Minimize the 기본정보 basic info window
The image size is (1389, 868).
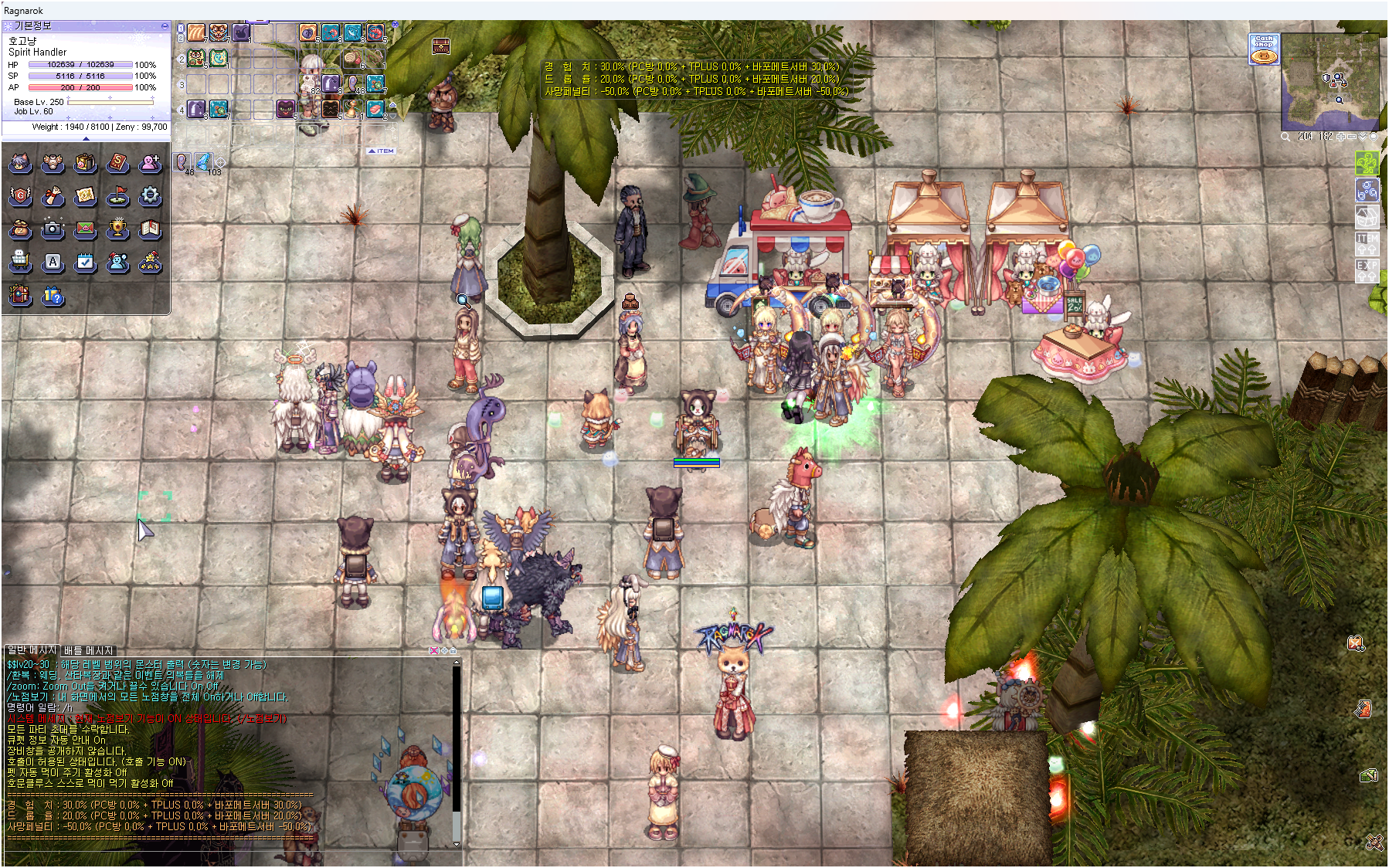tap(165, 26)
